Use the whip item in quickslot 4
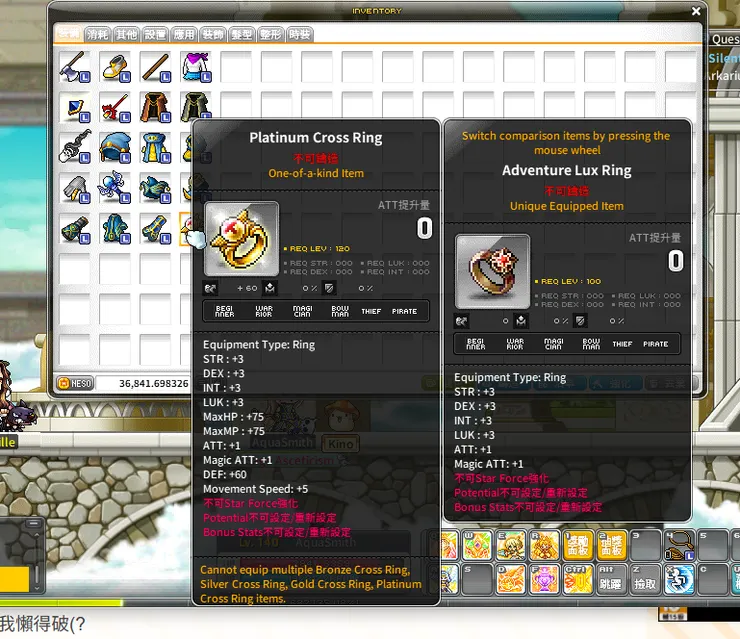740x639 pixels. point(679,544)
